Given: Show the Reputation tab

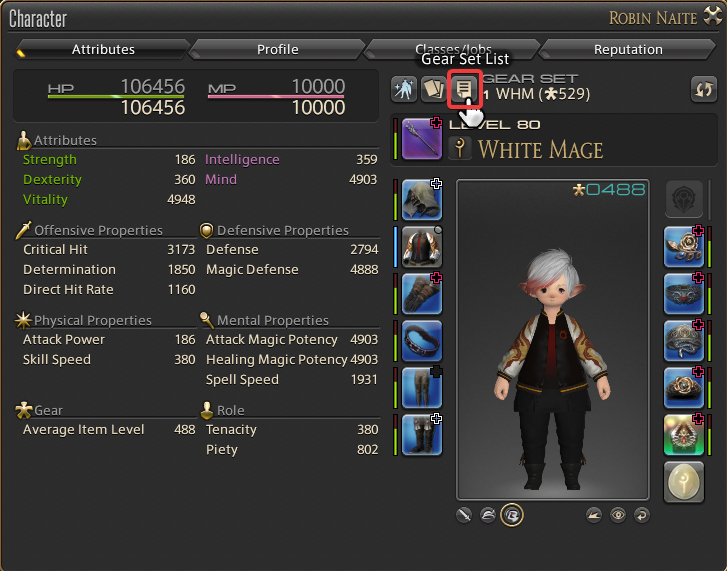Looking at the screenshot, I should pyautogui.click(x=627, y=49).
